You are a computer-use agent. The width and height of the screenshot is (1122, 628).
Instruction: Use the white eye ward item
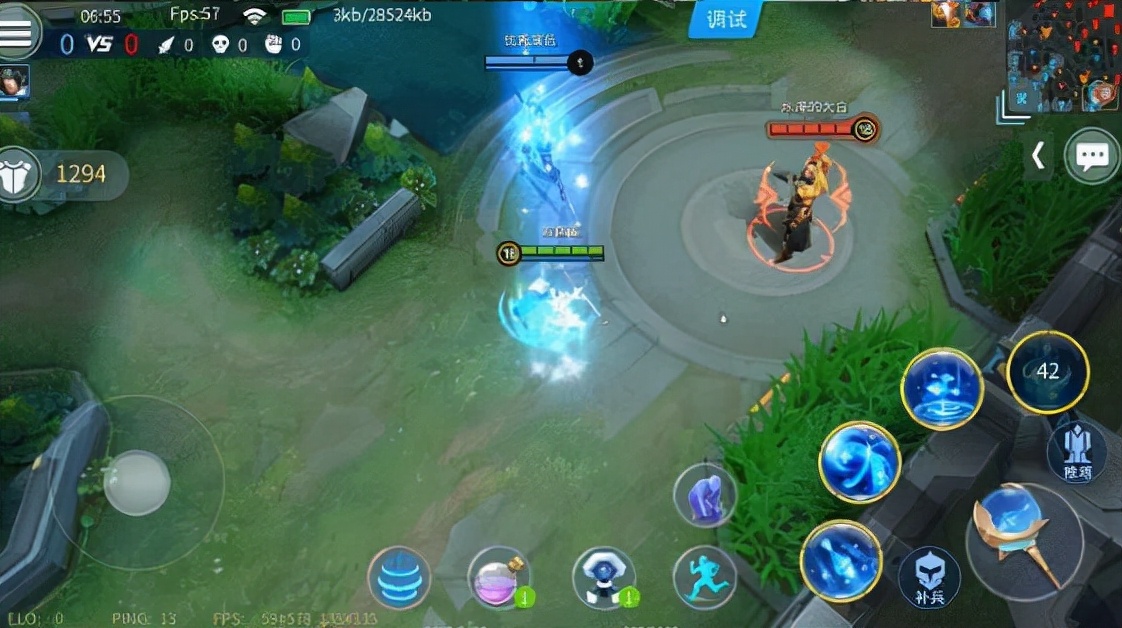(603, 578)
